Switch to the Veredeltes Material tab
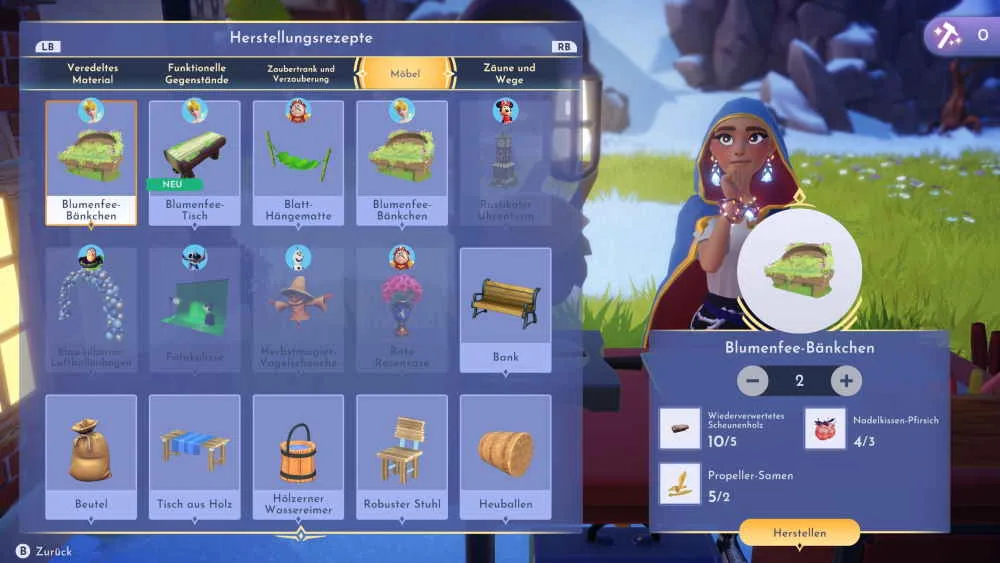Image resolution: width=1000 pixels, height=563 pixels. [92, 73]
